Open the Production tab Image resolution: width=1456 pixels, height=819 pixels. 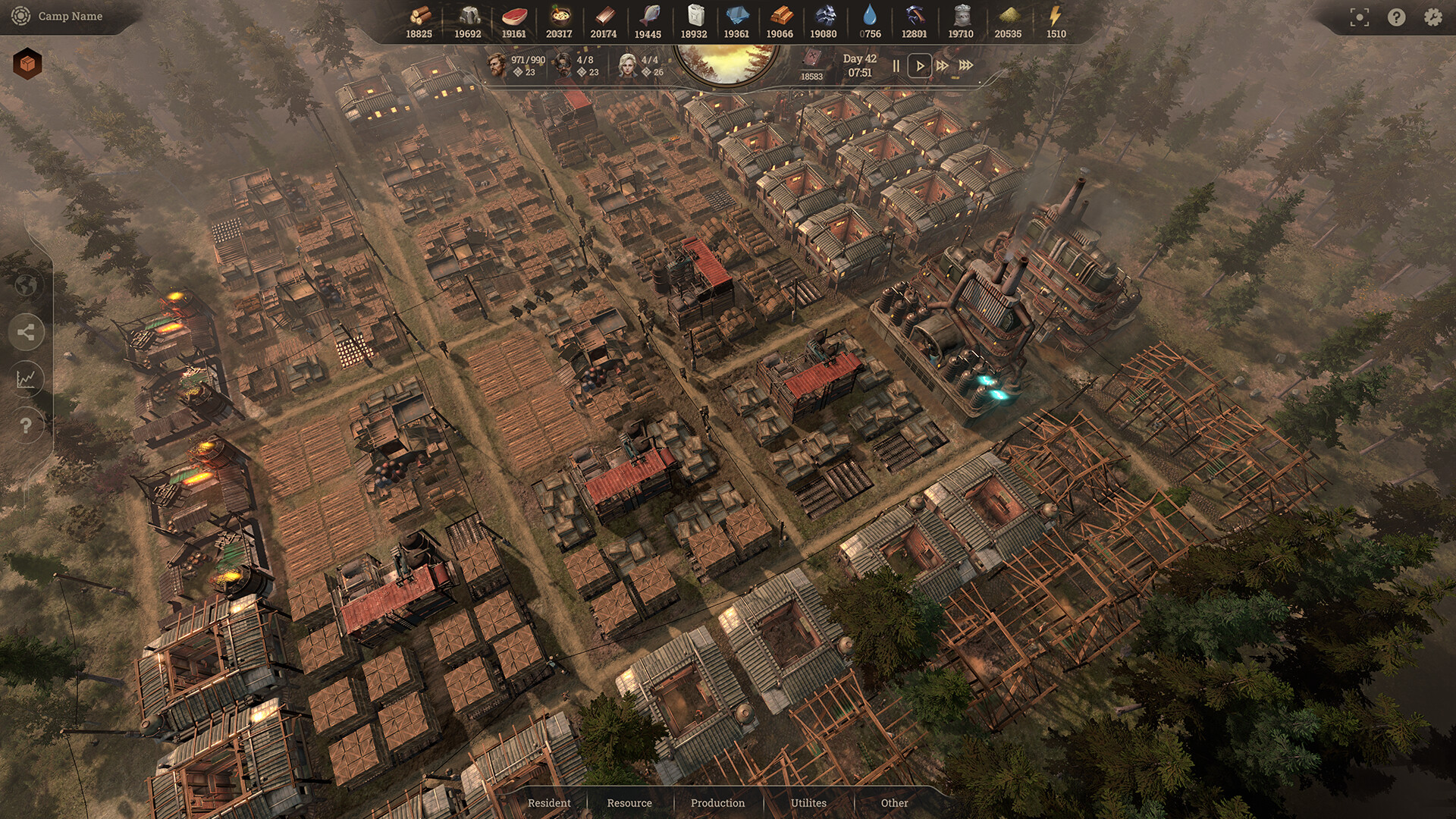[717, 802]
